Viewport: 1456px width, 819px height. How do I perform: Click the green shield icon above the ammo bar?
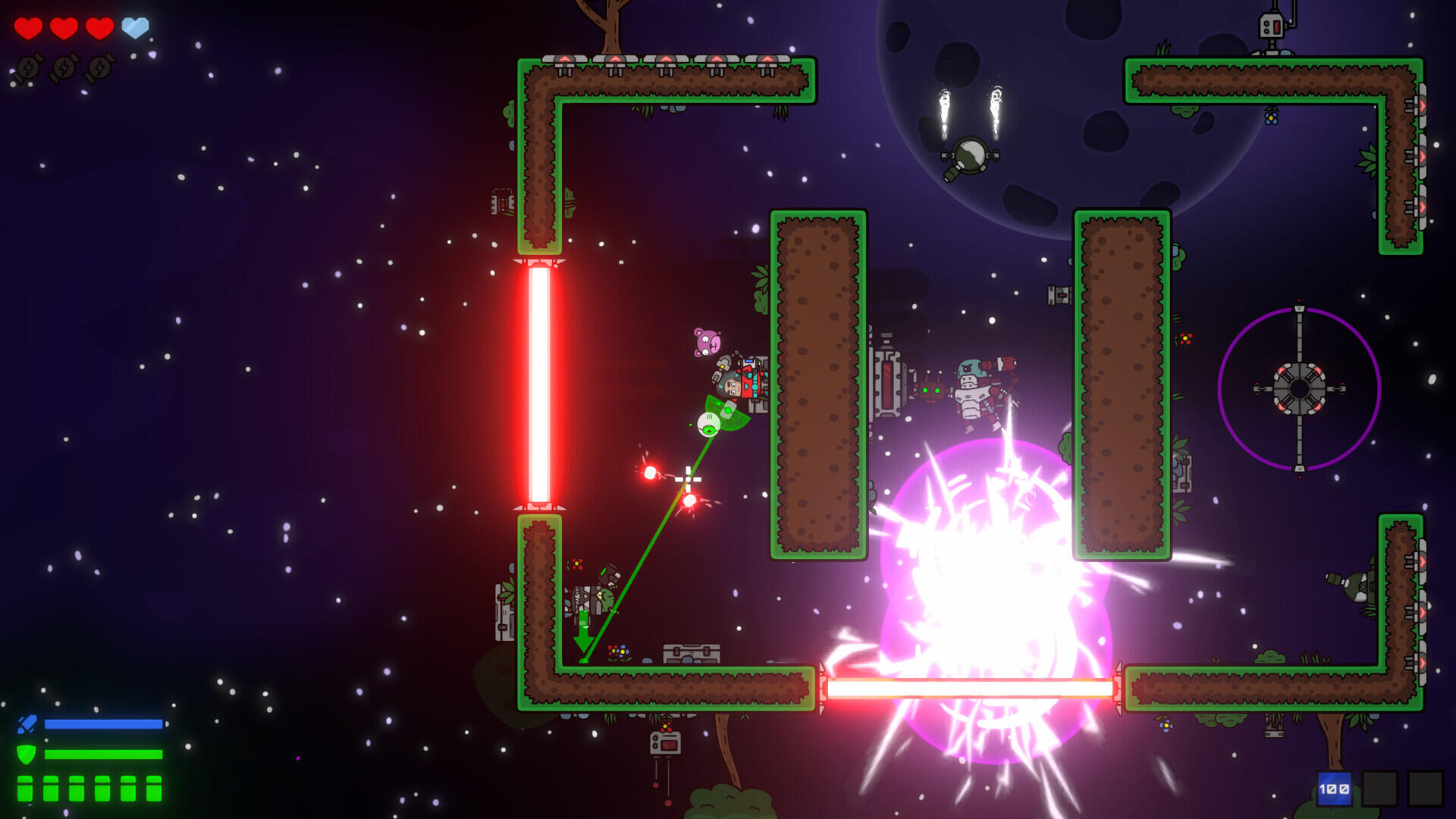coord(26,755)
